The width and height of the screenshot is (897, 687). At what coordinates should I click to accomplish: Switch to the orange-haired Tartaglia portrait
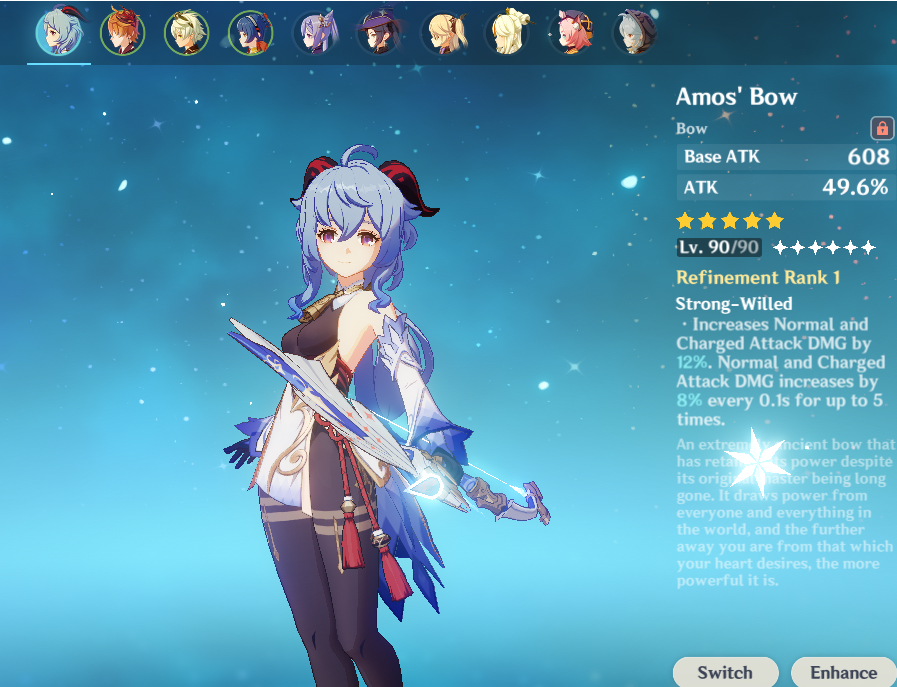pyautogui.click(x=122, y=33)
